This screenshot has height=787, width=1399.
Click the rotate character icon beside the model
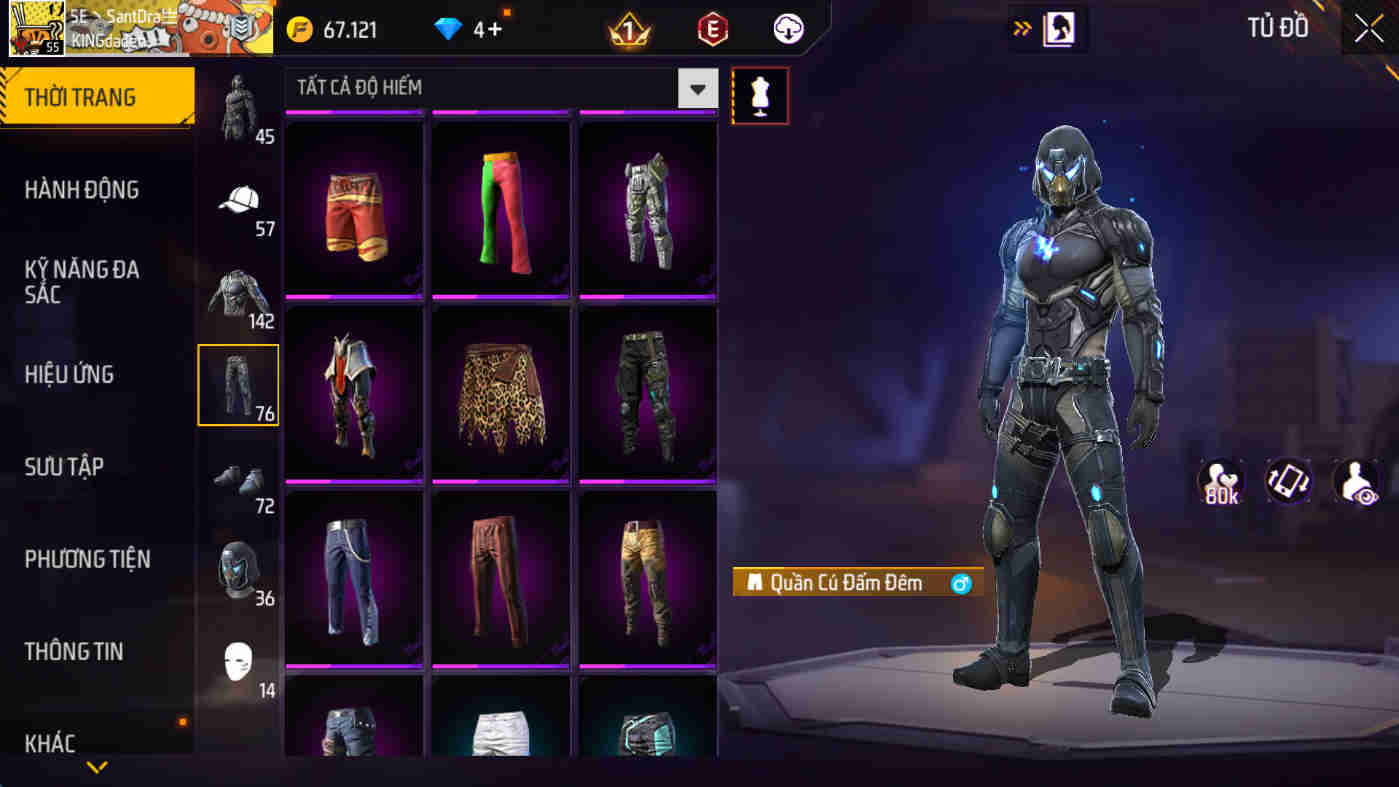point(1289,483)
